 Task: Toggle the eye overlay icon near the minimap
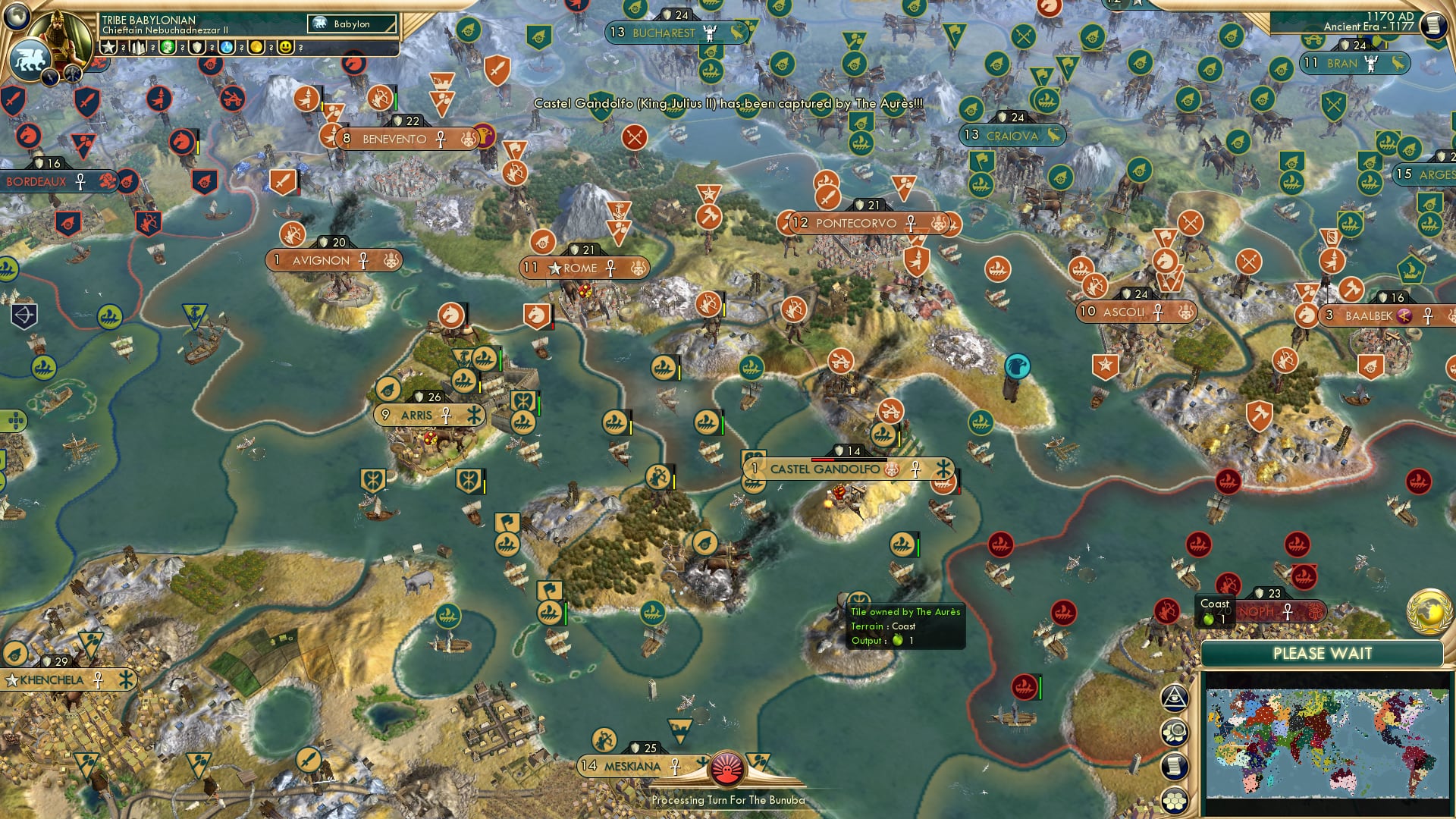pos(1175,698)
